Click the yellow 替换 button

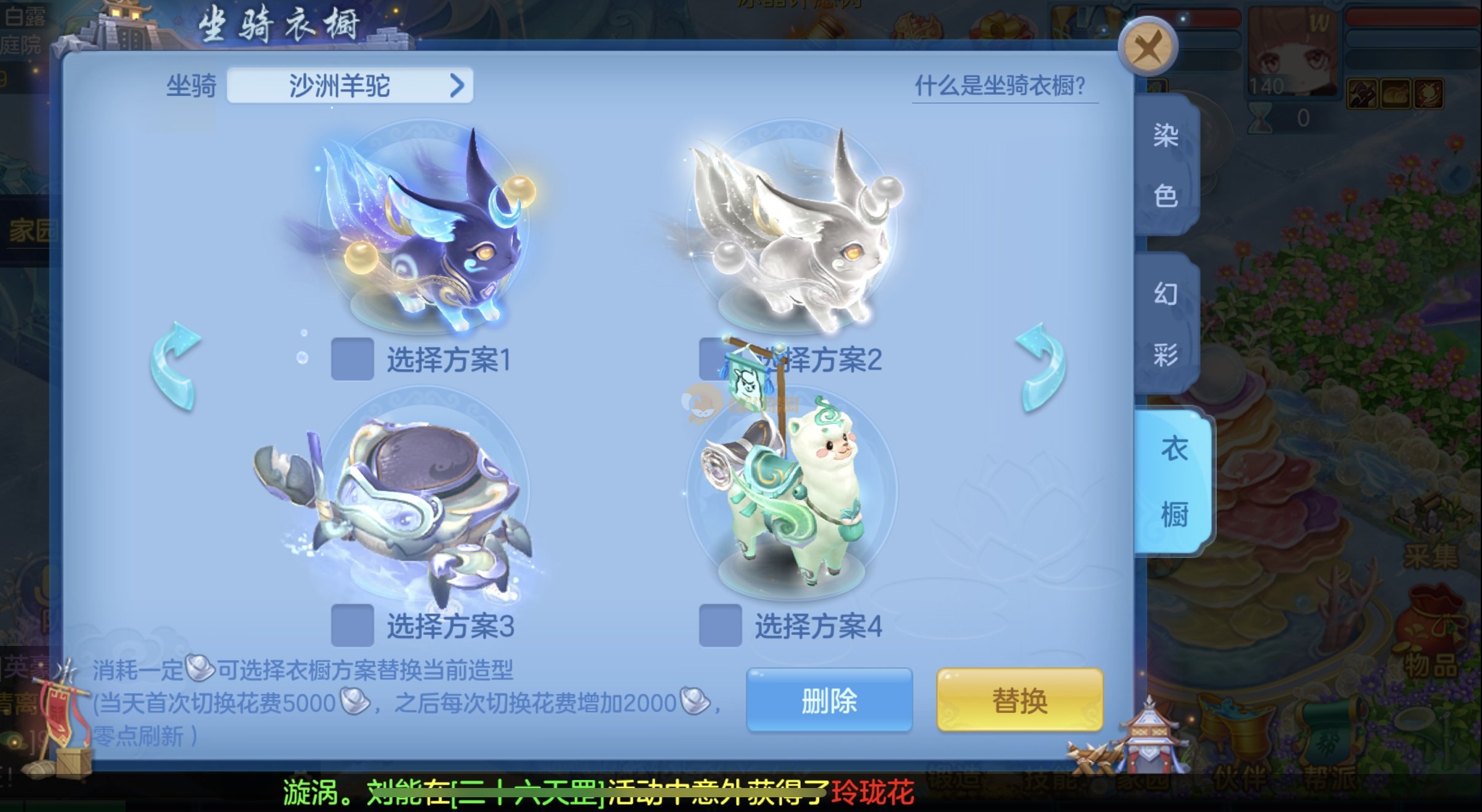click(1019, 701)
